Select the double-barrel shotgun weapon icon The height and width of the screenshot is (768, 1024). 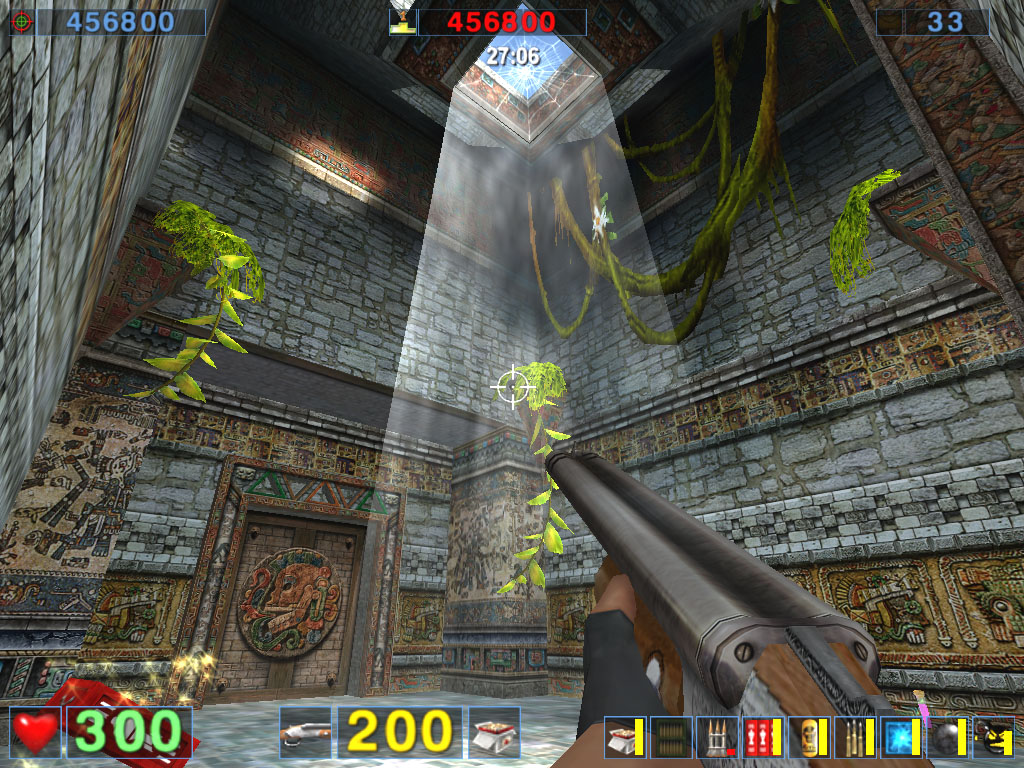point(305,733)
